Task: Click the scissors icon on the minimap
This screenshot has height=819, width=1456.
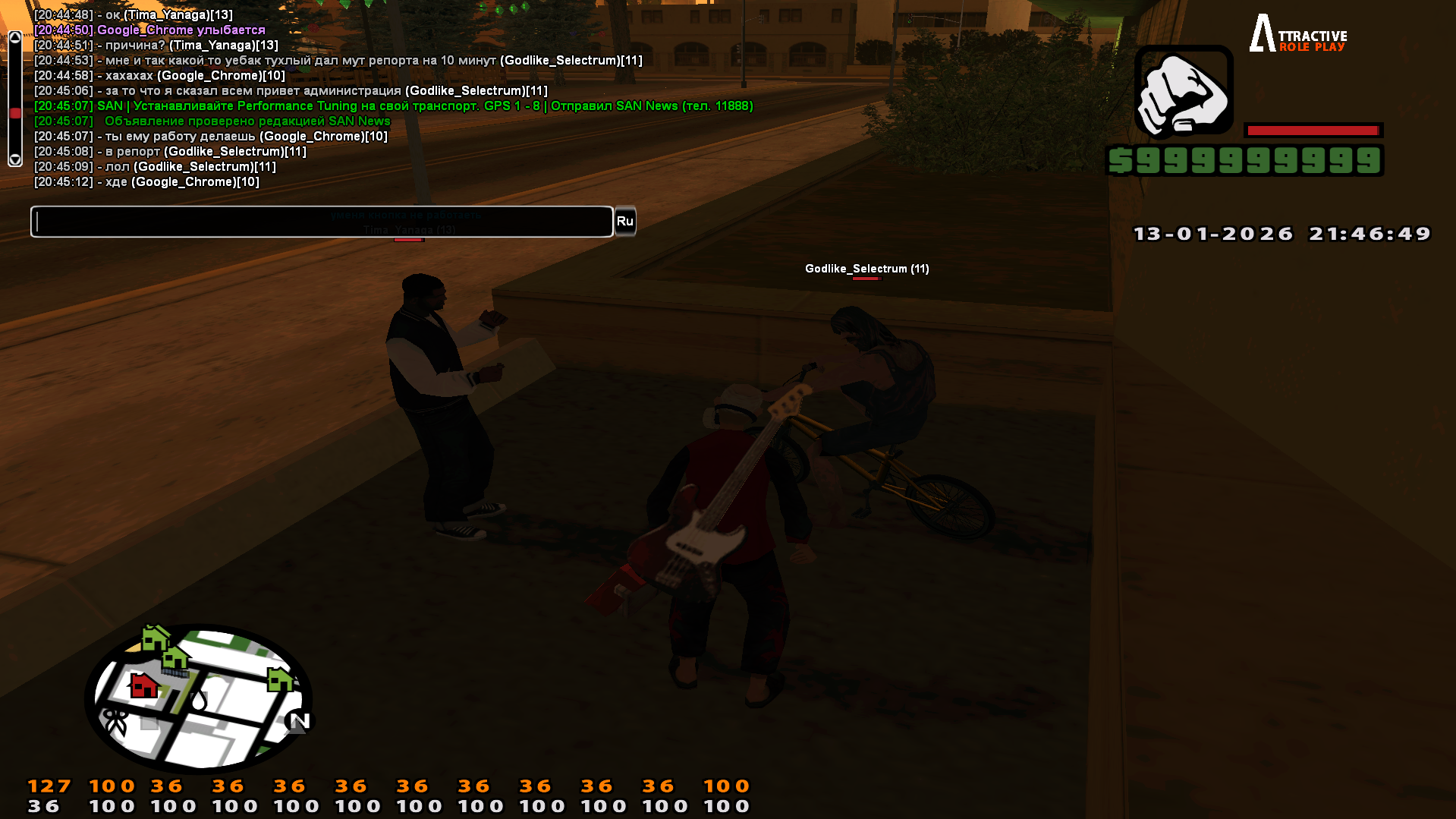Action: [115, 718]
